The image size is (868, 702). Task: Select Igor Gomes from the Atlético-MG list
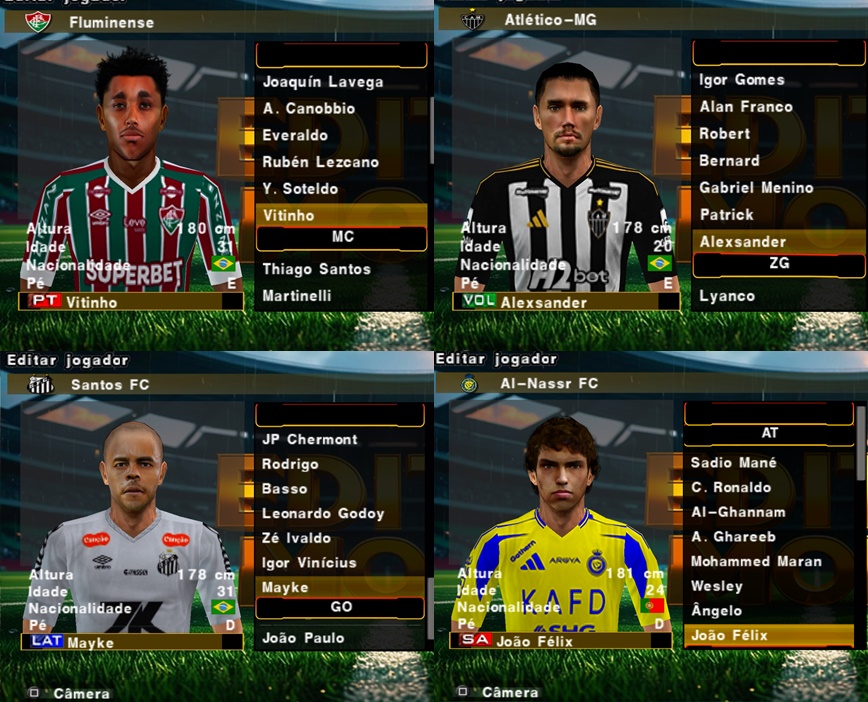742,80
